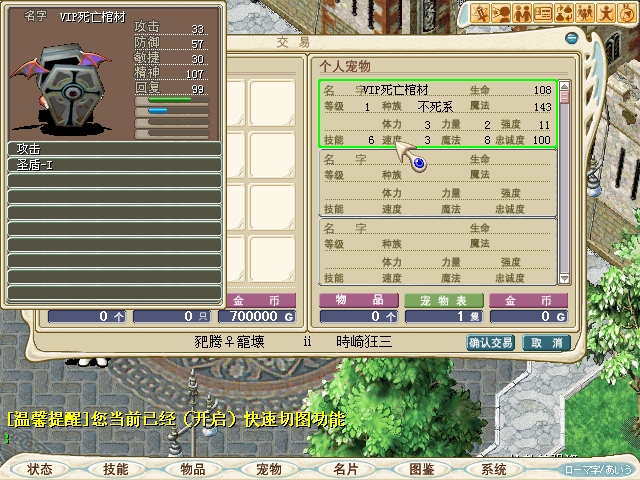Open the 宠物 pet menu
This screenshot has width=640, height=480.
tap(269, 468)
